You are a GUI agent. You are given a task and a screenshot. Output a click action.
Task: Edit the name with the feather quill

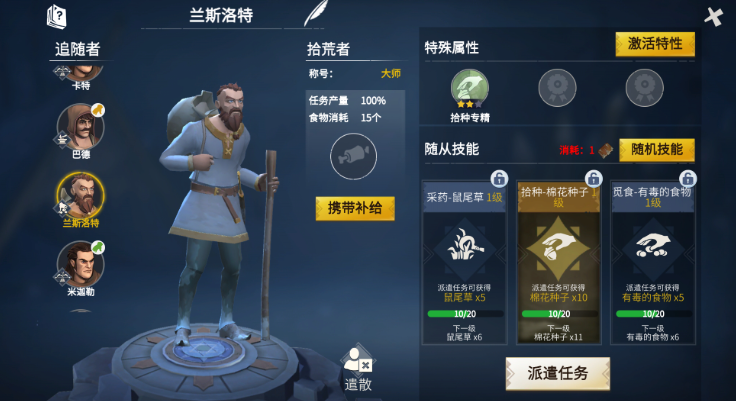316,14
